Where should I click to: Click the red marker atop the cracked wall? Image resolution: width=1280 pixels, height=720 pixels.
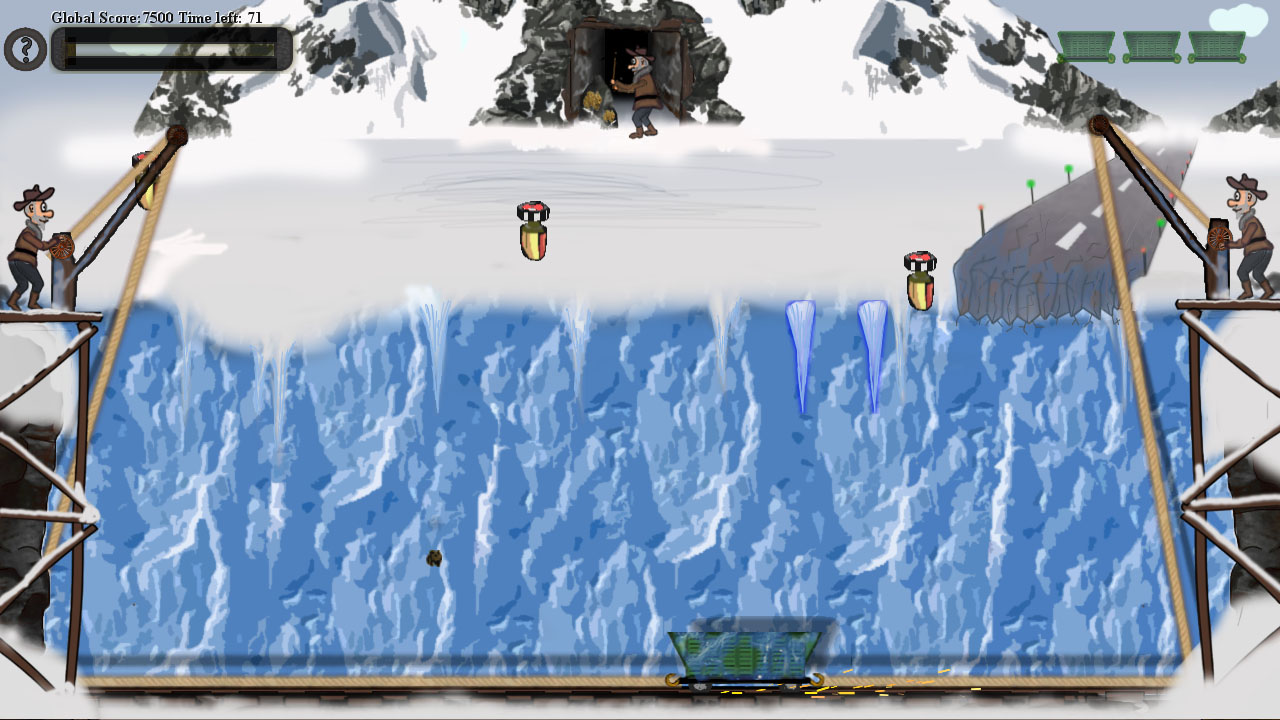[981, 207]
